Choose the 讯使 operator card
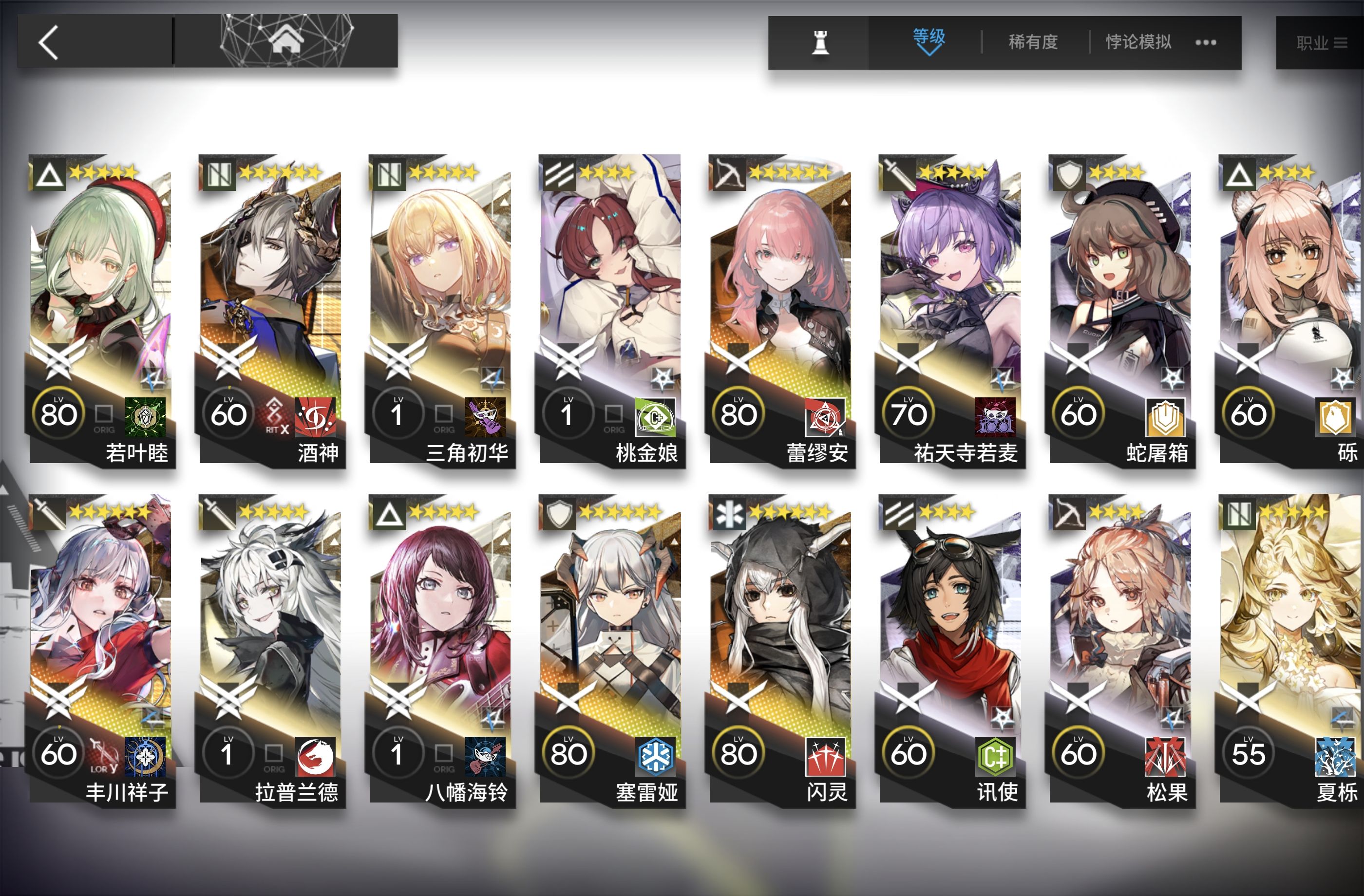The width and height of the screenshot is (1364, 896). 951,650
